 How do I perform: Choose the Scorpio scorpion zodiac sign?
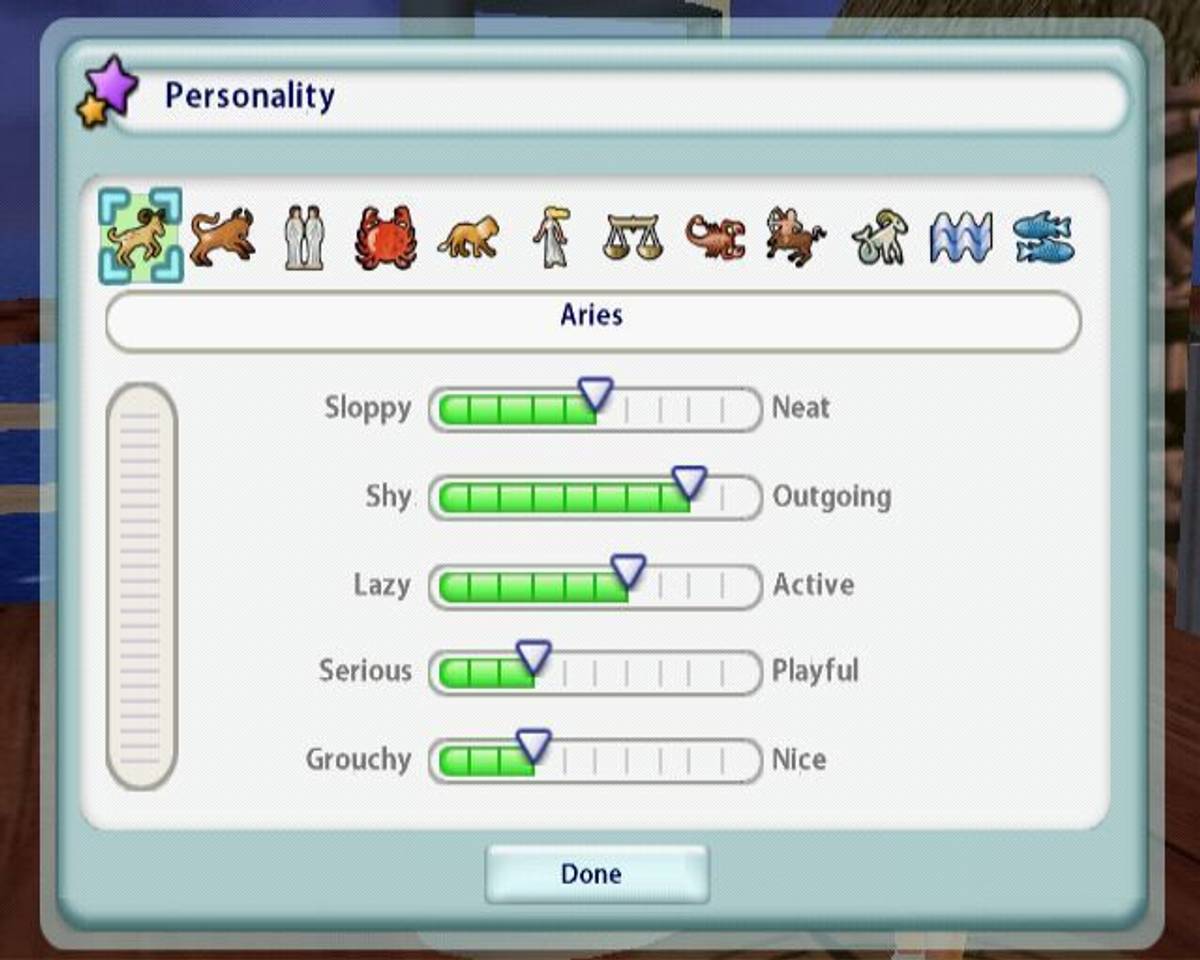coord(715,238)
